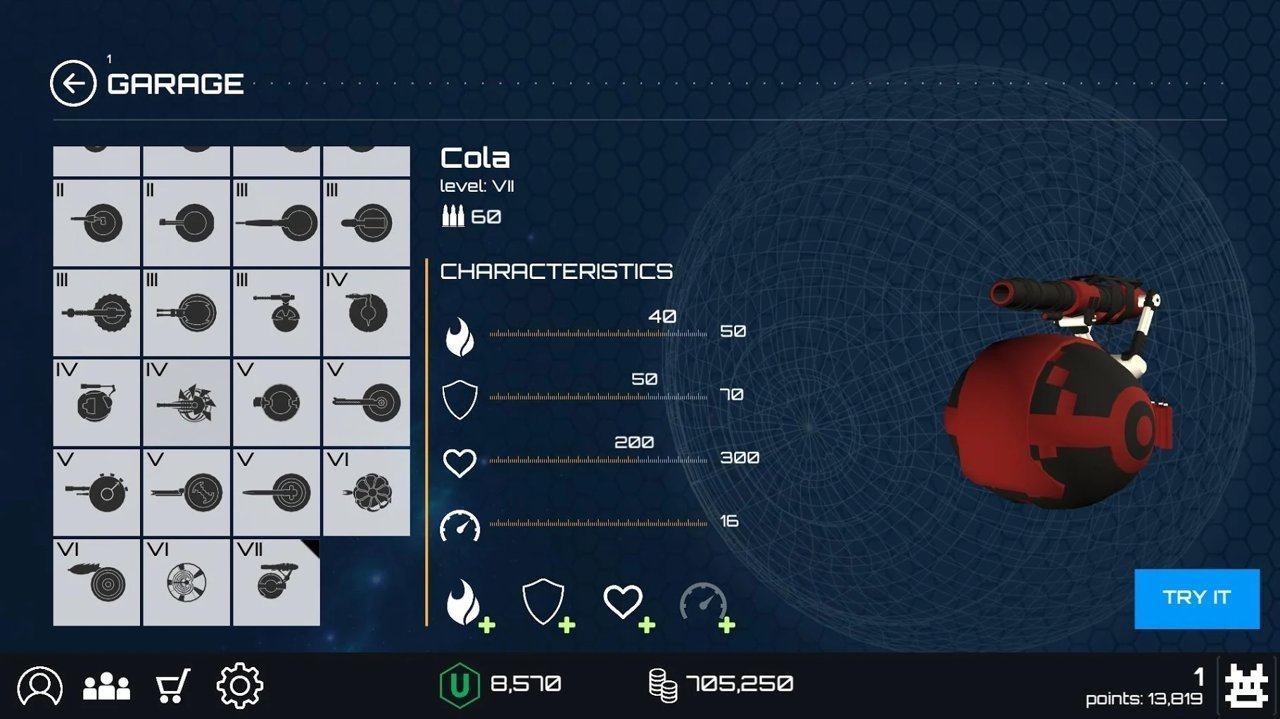
Task: Open the gear settings menu
Action: point(240,686)
